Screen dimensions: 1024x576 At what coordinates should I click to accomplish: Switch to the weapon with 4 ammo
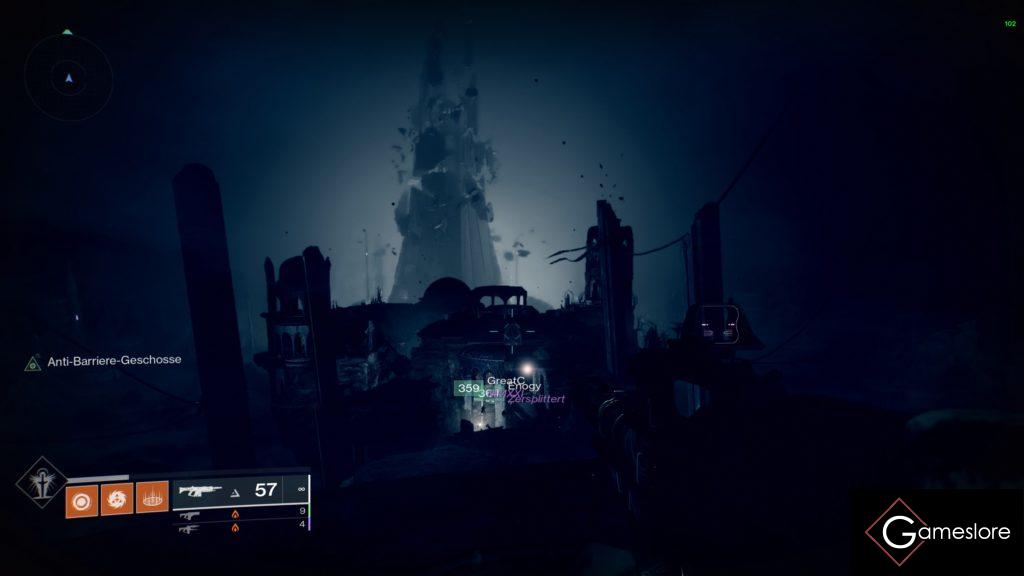pos(240,527)
